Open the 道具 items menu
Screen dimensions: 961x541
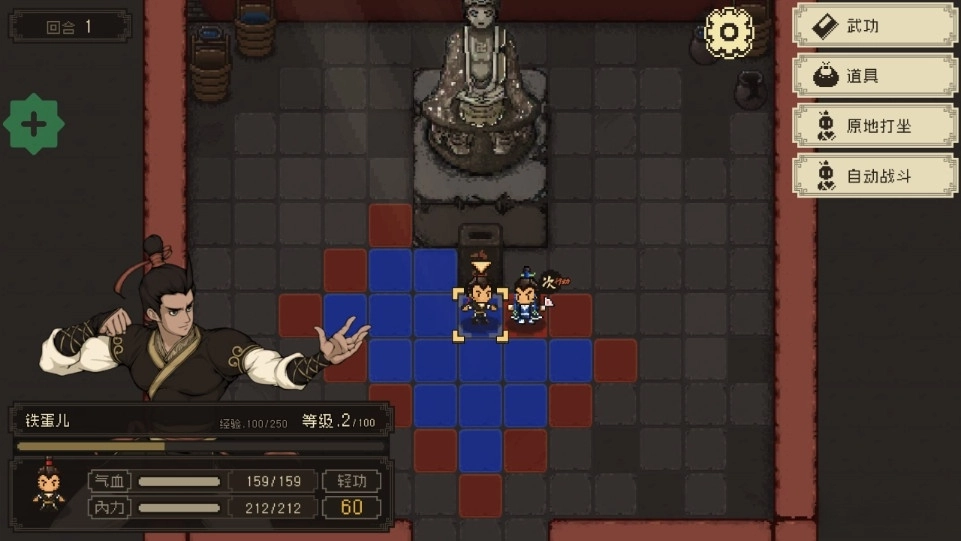(x=874, y=76)
